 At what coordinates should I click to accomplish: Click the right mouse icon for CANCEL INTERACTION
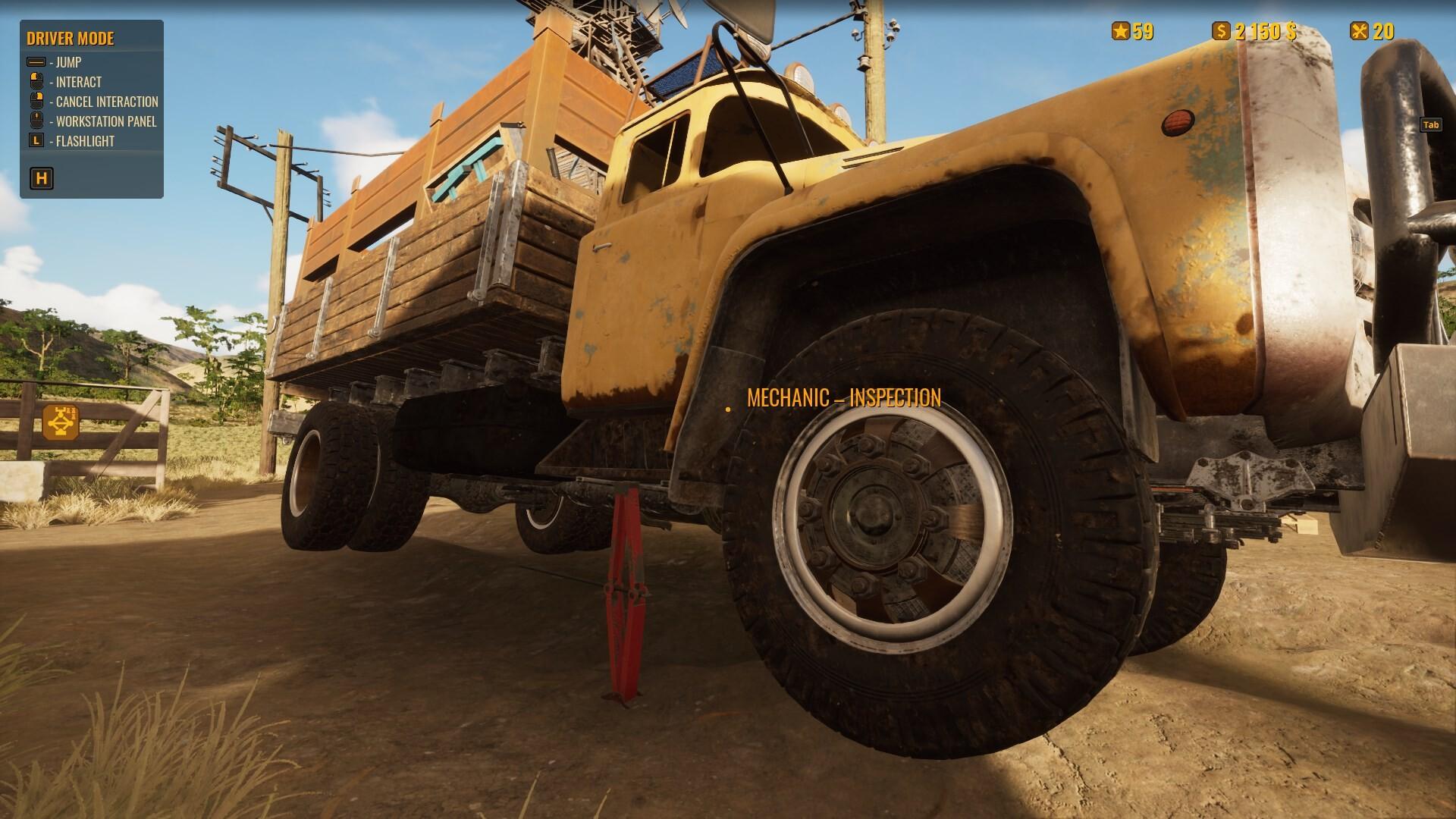point(36,101)
